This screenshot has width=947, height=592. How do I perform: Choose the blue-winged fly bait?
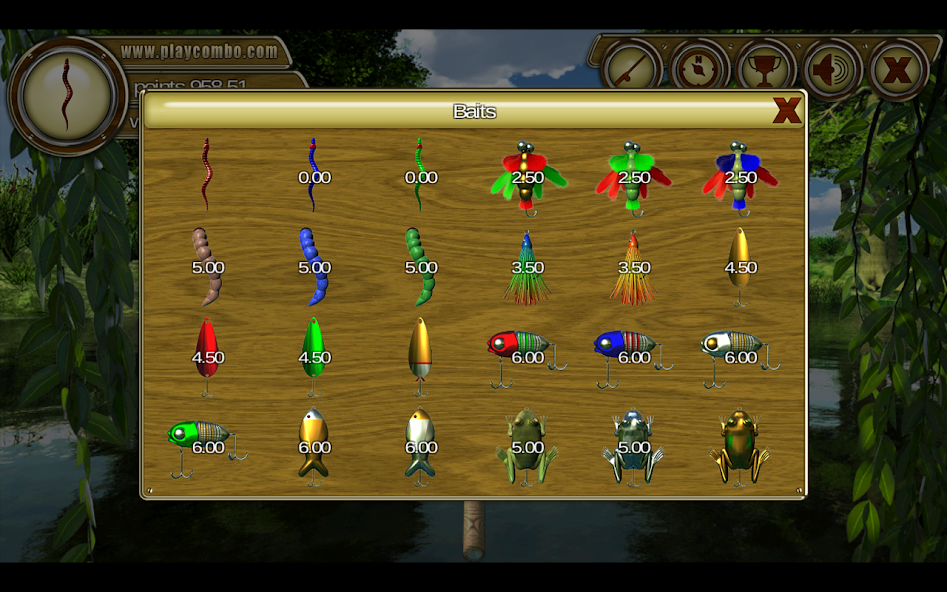tap(740, 177)
